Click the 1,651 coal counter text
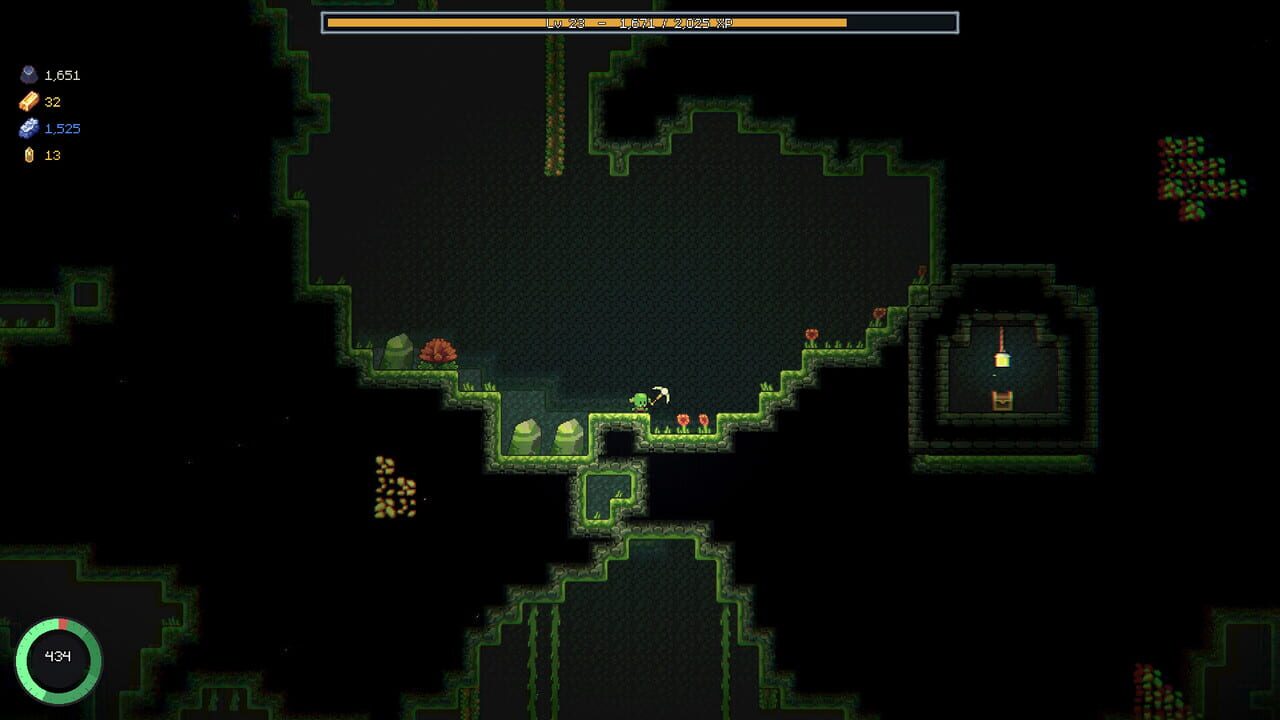The image size is (1280, 720). coord(60,75)
